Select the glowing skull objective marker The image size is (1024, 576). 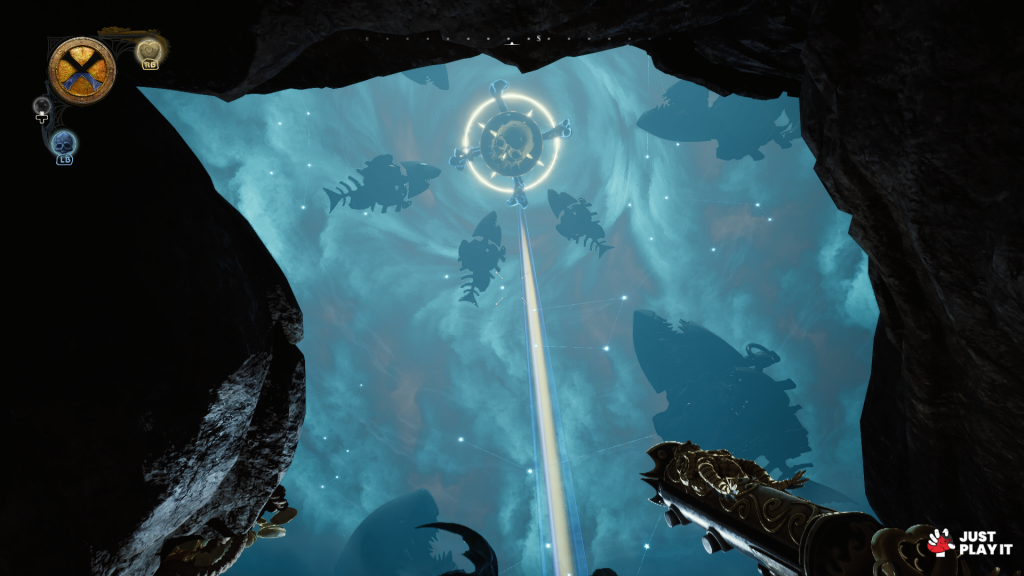pos(511,143)
